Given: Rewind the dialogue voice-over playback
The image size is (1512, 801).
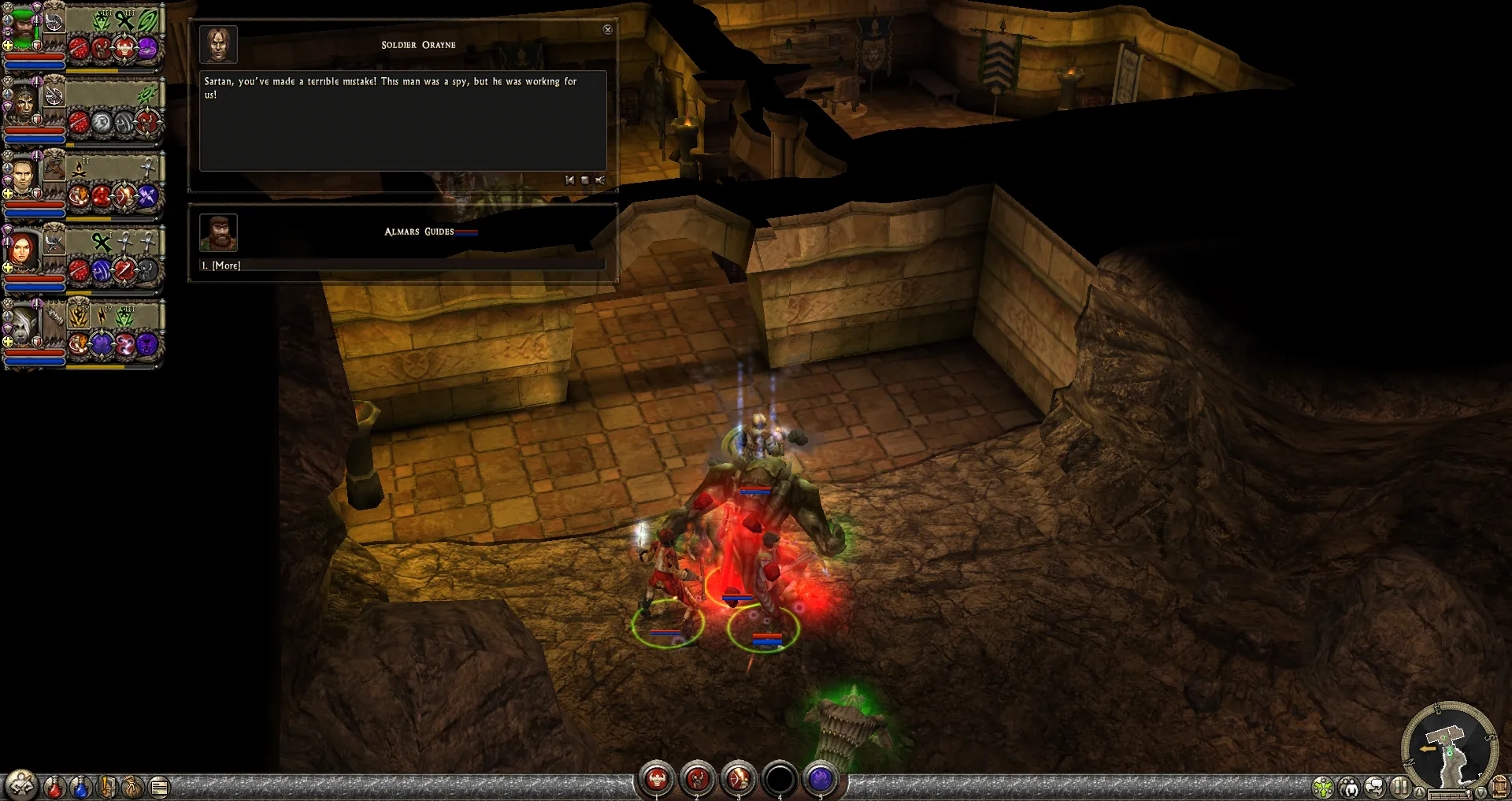Looking at the screenshot, I should (x=569, y=180).
